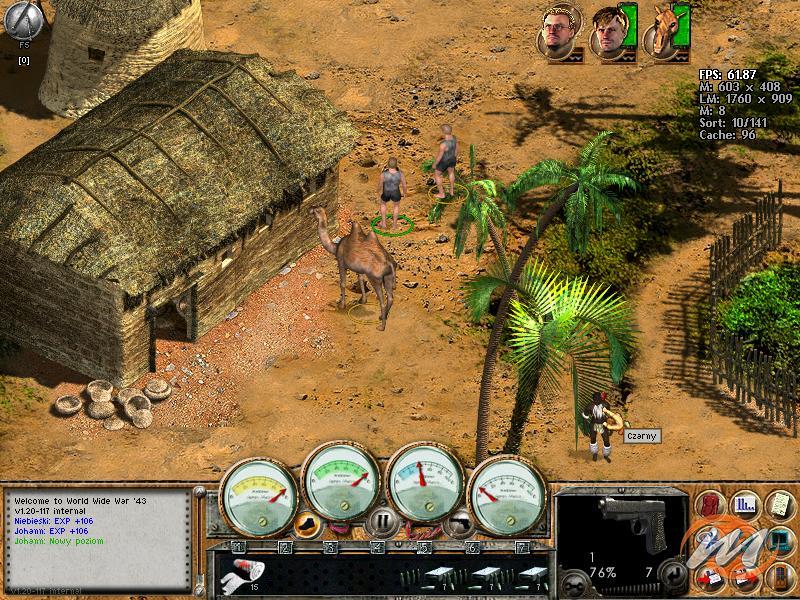Image resolution: width=800 pixels, height=600 pixels.
Task: Open the bar chart statistics icon
Action: (x=744, y=503)
